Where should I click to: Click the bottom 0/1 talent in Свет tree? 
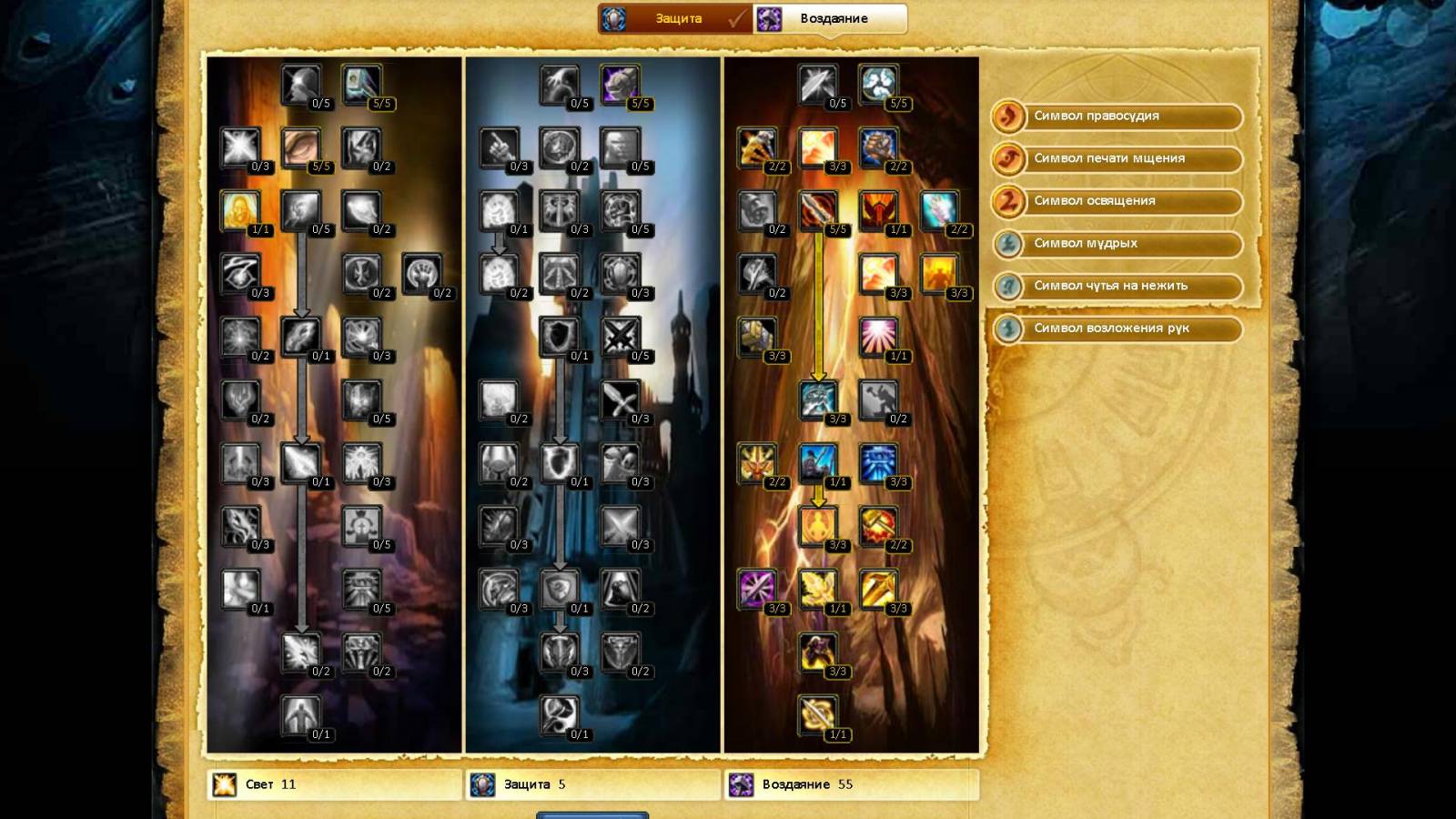(x=300, y=715)
